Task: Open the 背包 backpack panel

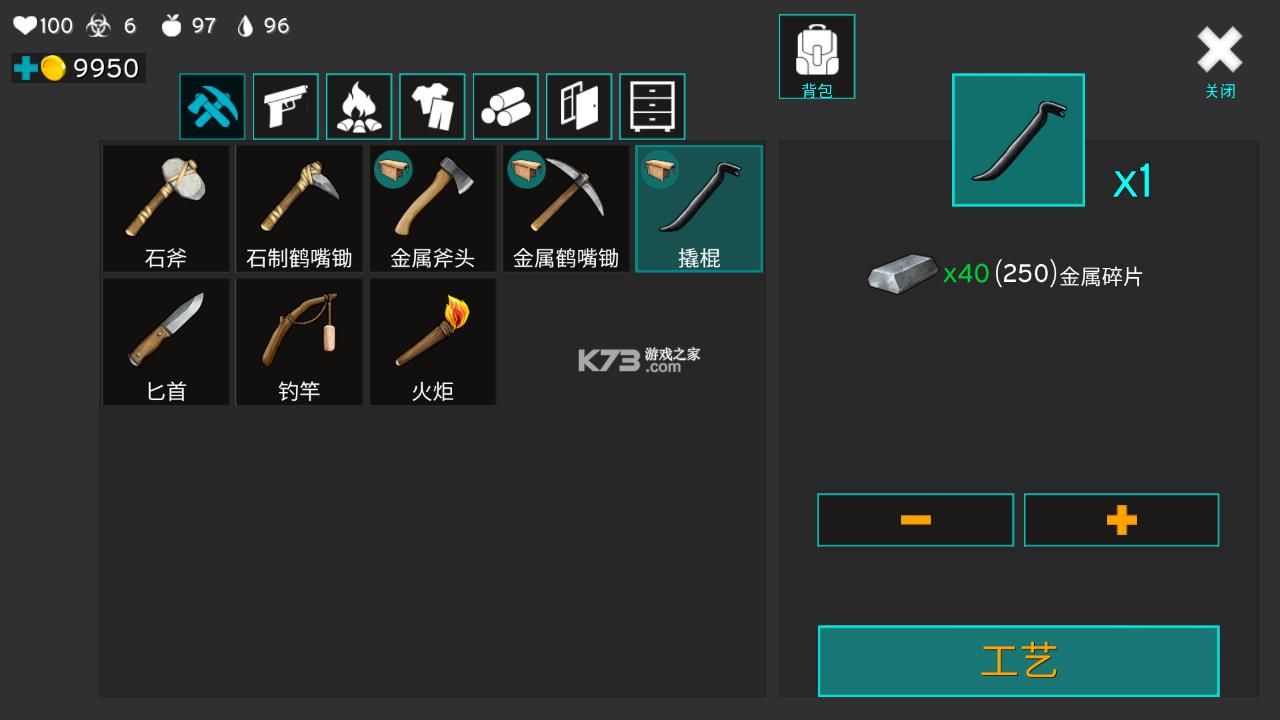Action: (816, 56)
